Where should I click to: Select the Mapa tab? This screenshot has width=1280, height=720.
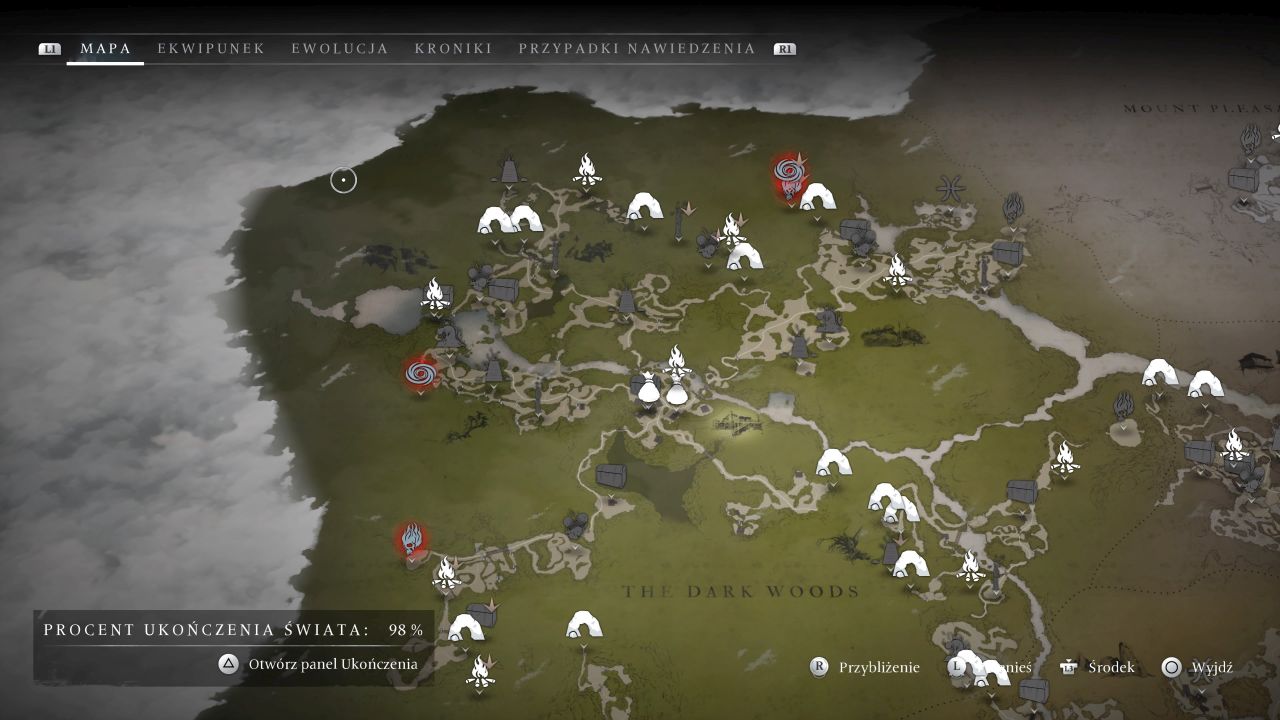pos(106,48)
